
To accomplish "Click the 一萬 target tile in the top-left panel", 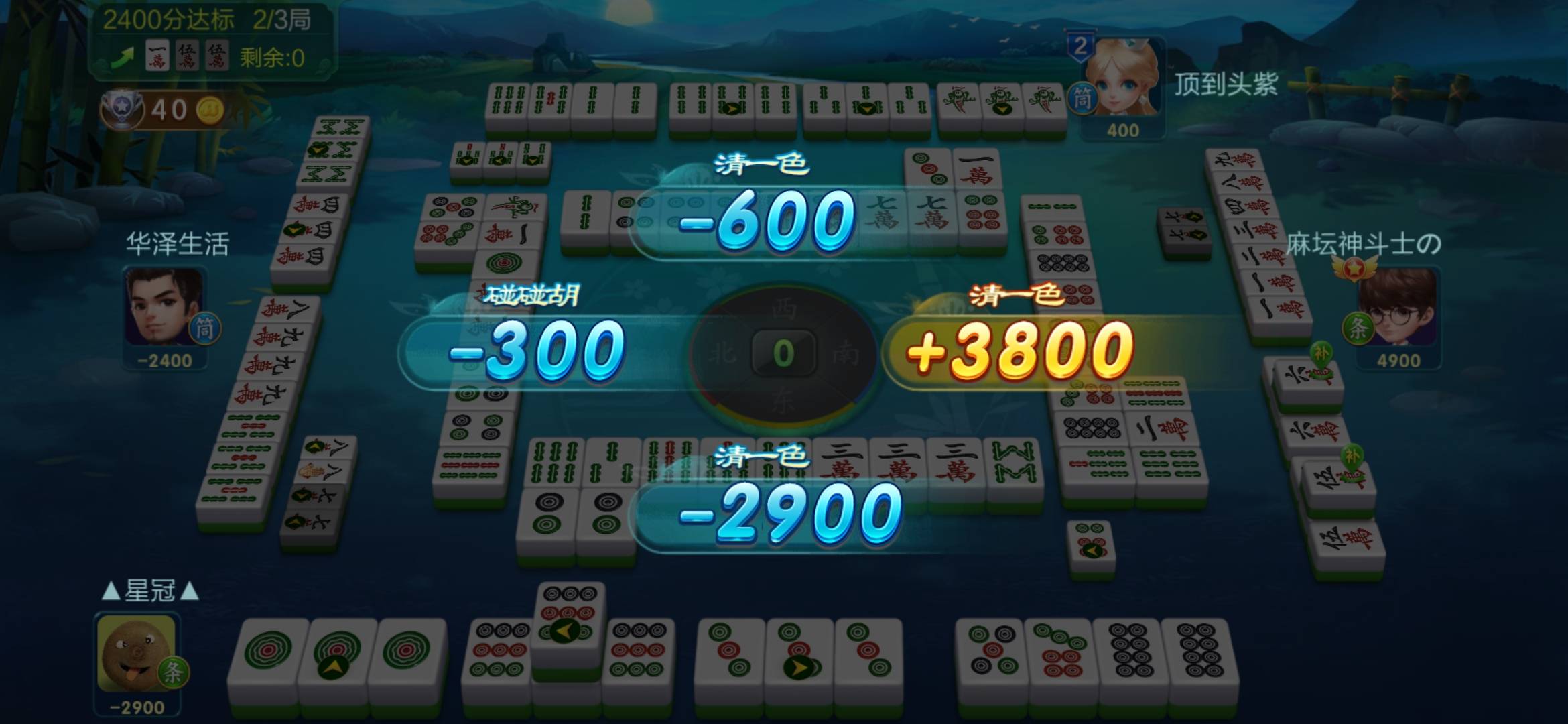I will pyautogui.click(x=155, y=55).
